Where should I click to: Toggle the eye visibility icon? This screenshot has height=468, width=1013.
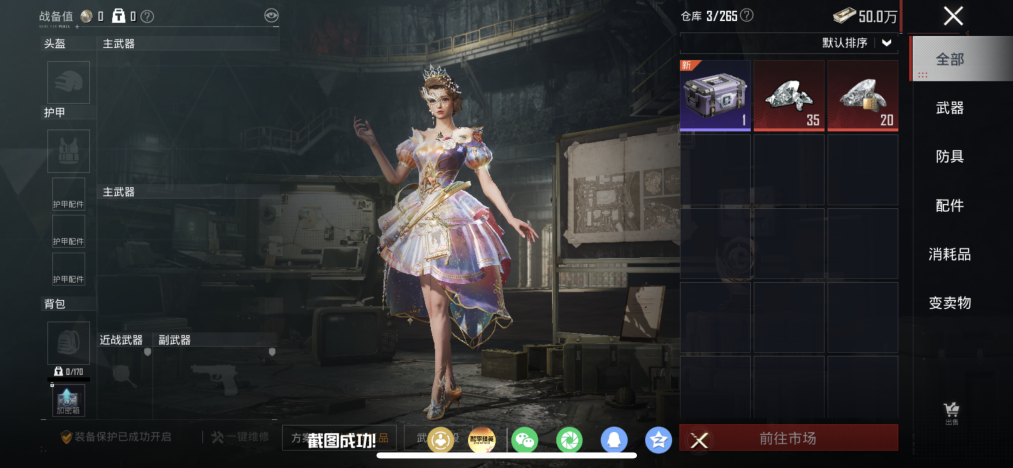pos(271,16)
